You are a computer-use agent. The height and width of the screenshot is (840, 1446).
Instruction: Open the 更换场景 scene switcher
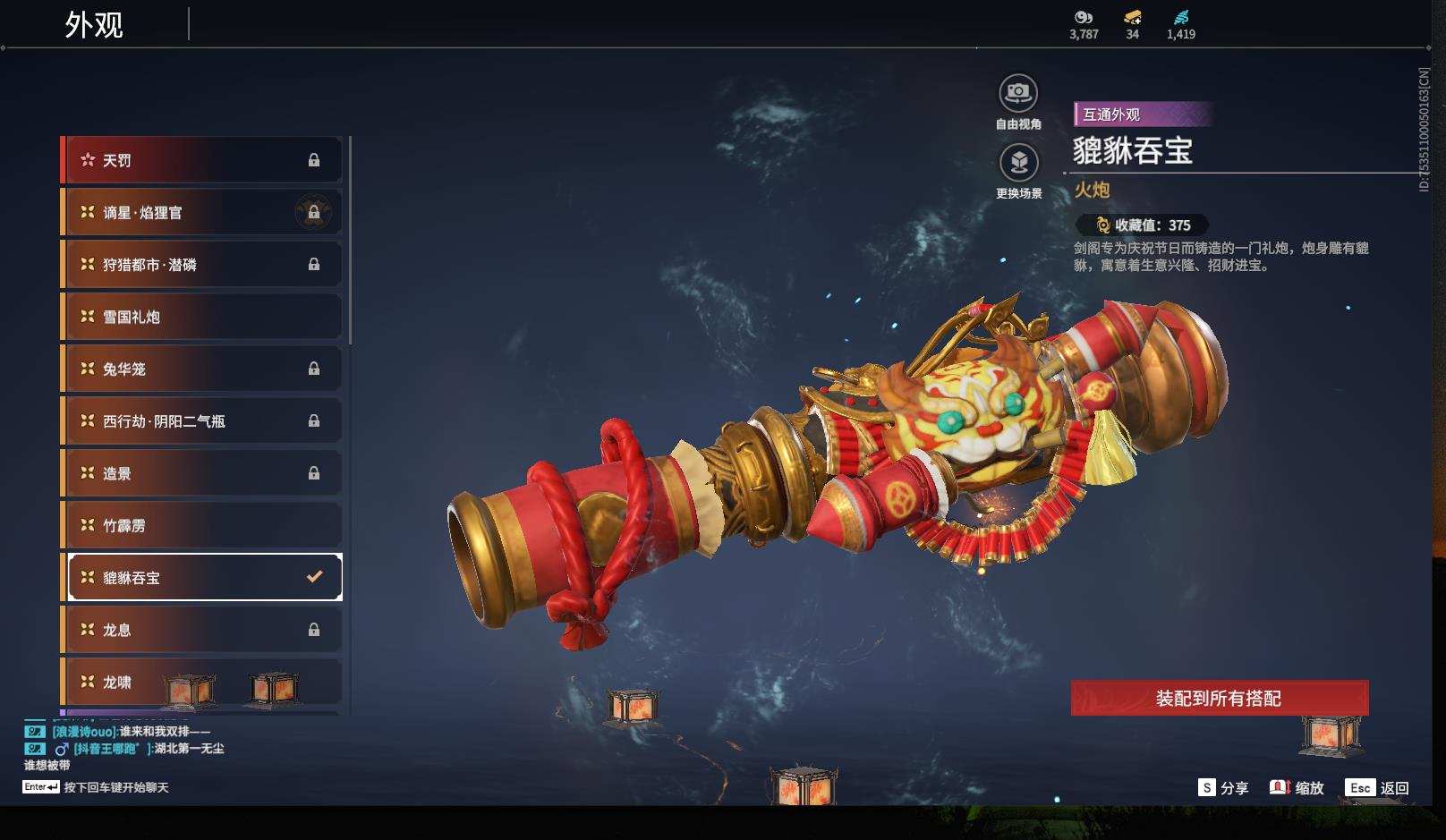[x=1018, y=163]
